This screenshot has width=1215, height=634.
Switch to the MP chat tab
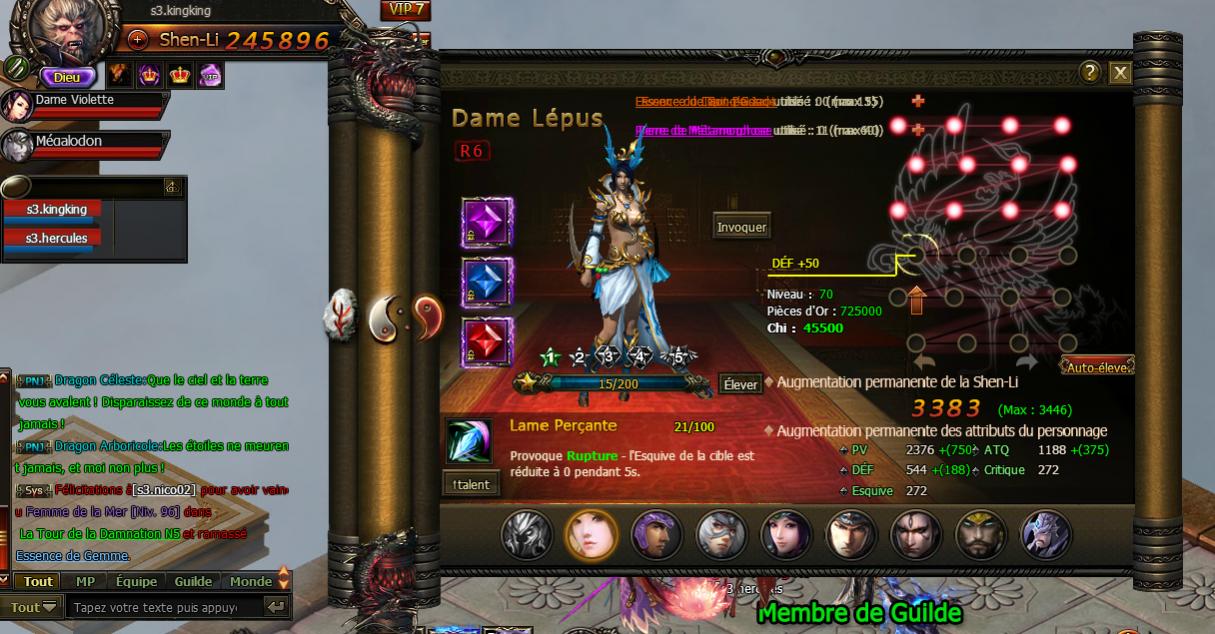click(x=85, y=582)
